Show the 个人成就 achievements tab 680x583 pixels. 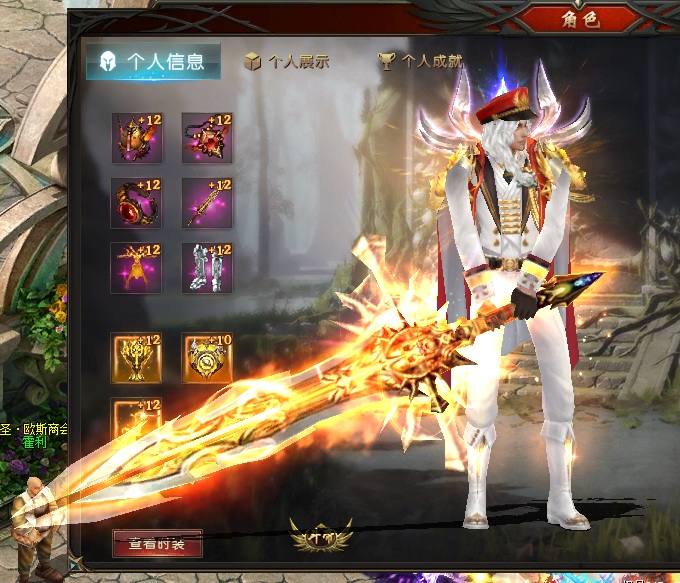click(x=420, y=62)
